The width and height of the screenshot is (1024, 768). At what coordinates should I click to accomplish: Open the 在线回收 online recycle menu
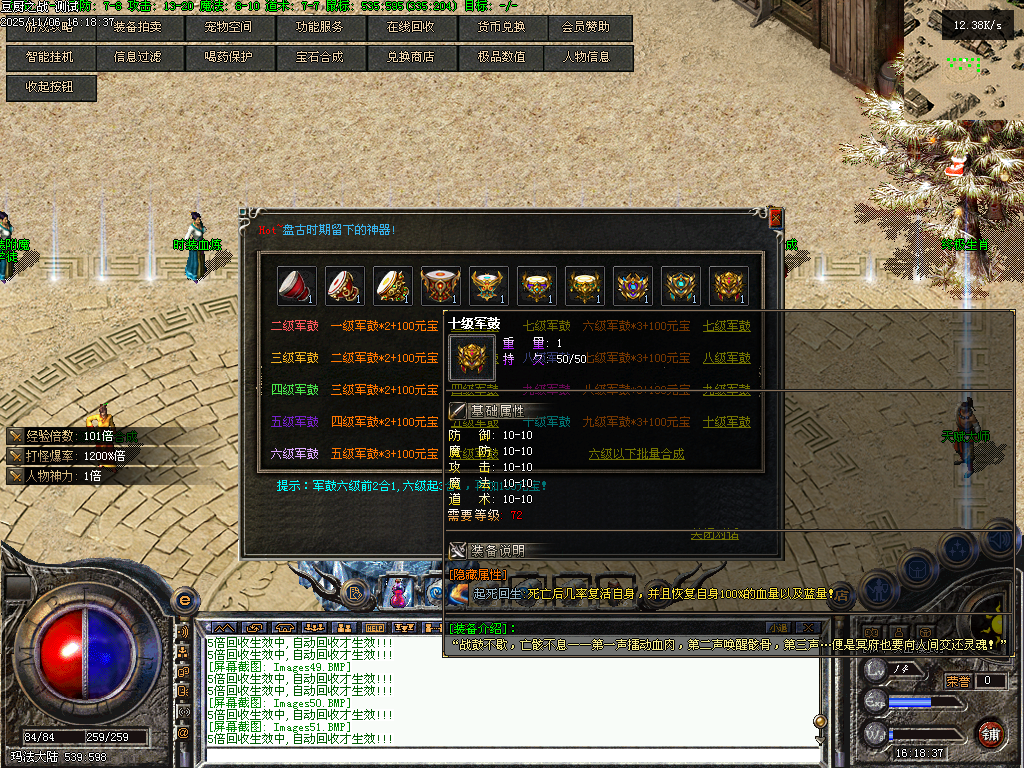pos(410,27)
